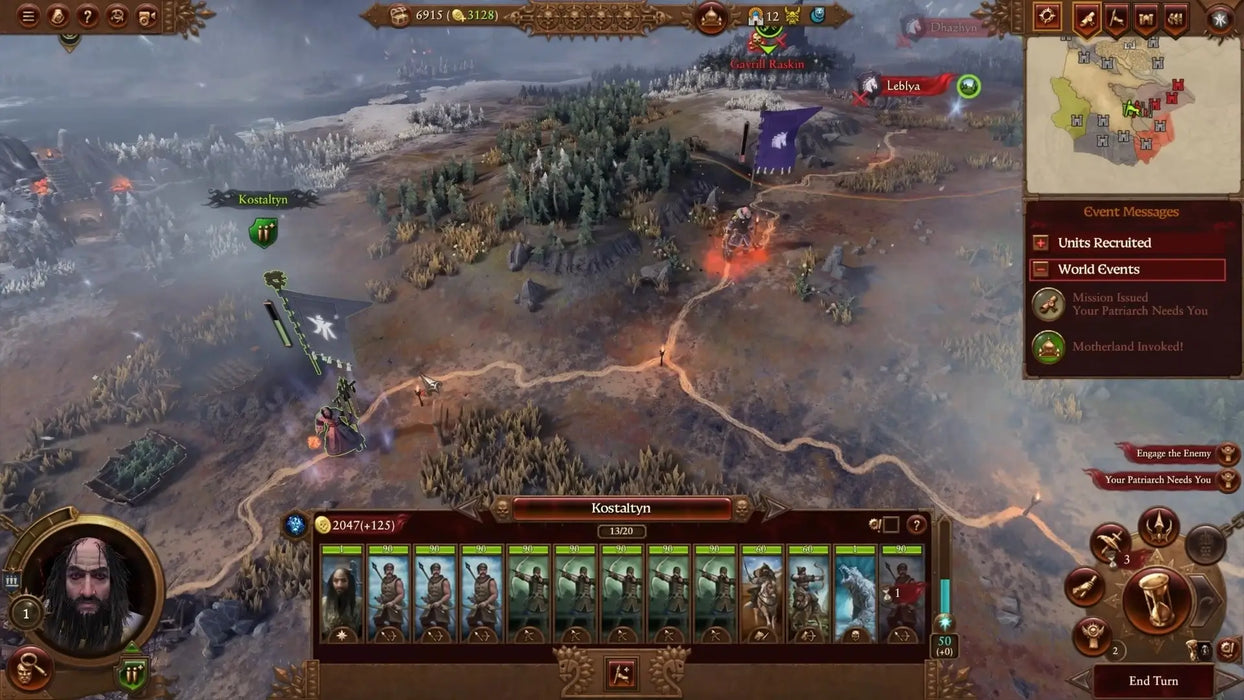
Task: Open the Motherland Invoked! event message
Action: [x=1127, y=347]
